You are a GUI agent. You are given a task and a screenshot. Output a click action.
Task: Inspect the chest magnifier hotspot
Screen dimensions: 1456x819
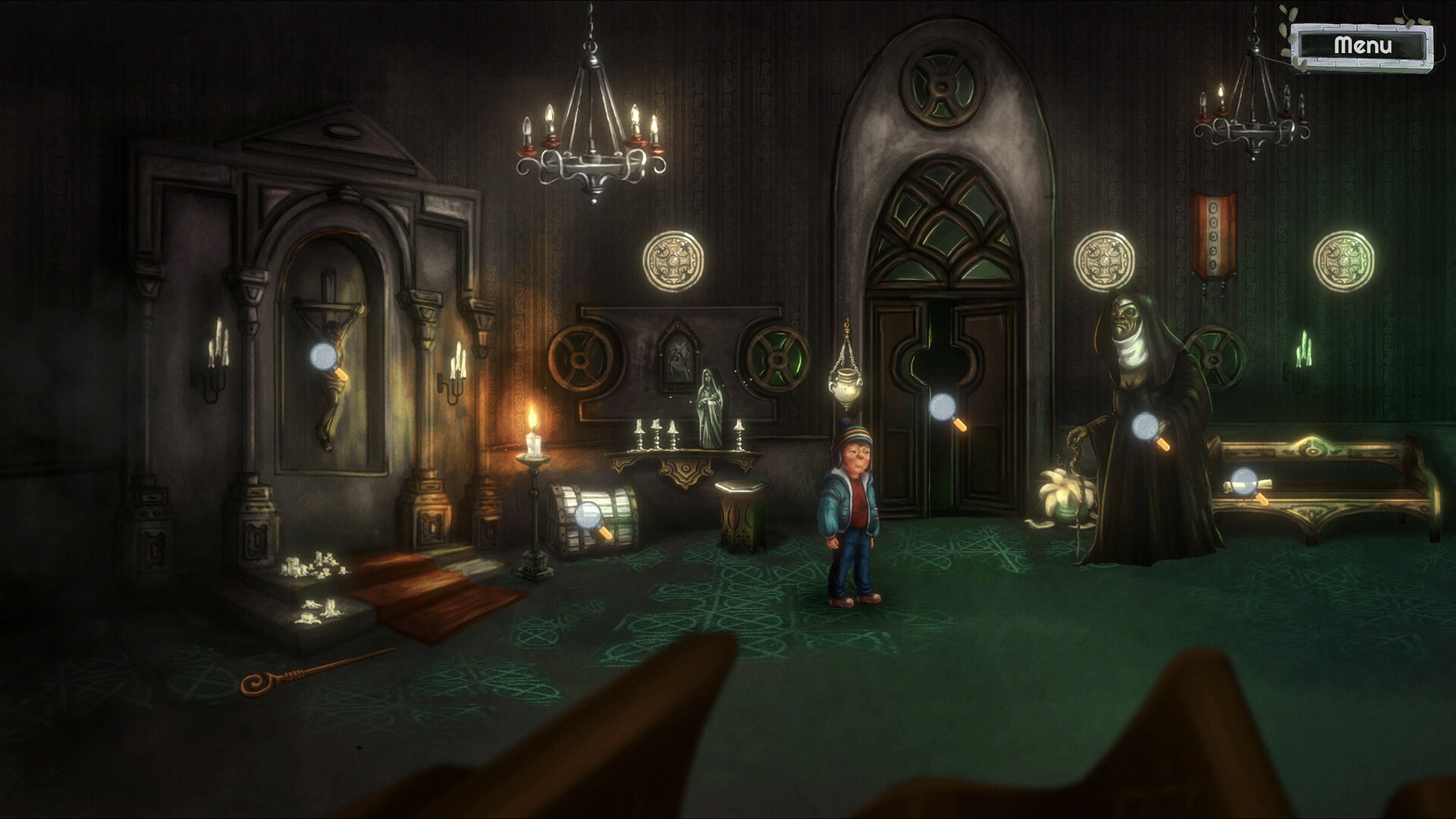588,516
